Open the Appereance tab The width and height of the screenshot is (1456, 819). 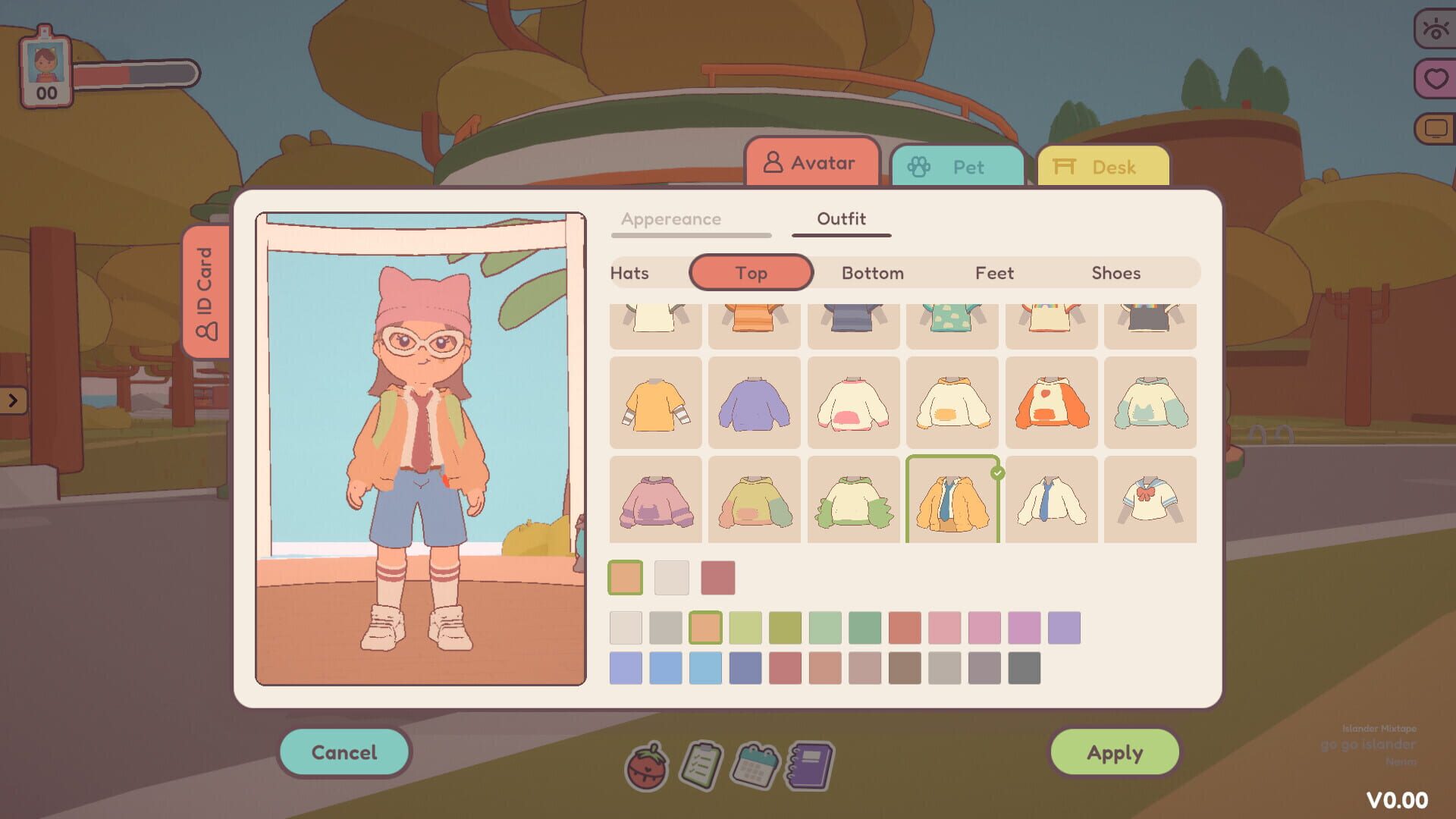(x=672, y=219)
